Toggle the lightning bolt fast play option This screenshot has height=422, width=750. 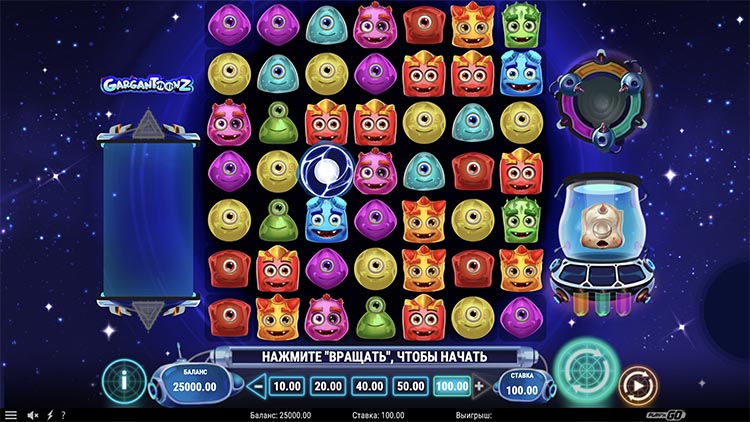point(49,414)
